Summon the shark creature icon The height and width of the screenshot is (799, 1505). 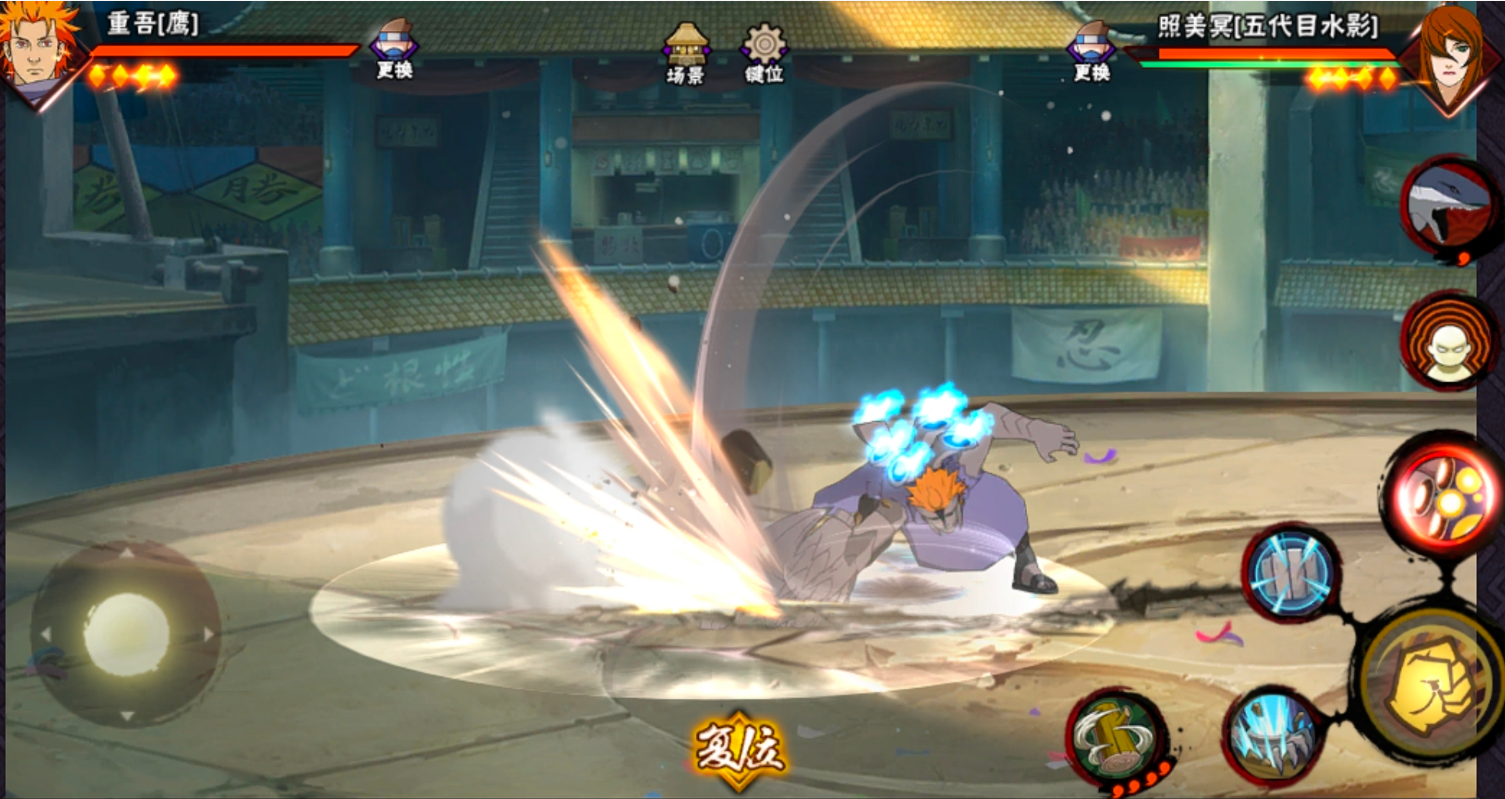pos(1447,208)
